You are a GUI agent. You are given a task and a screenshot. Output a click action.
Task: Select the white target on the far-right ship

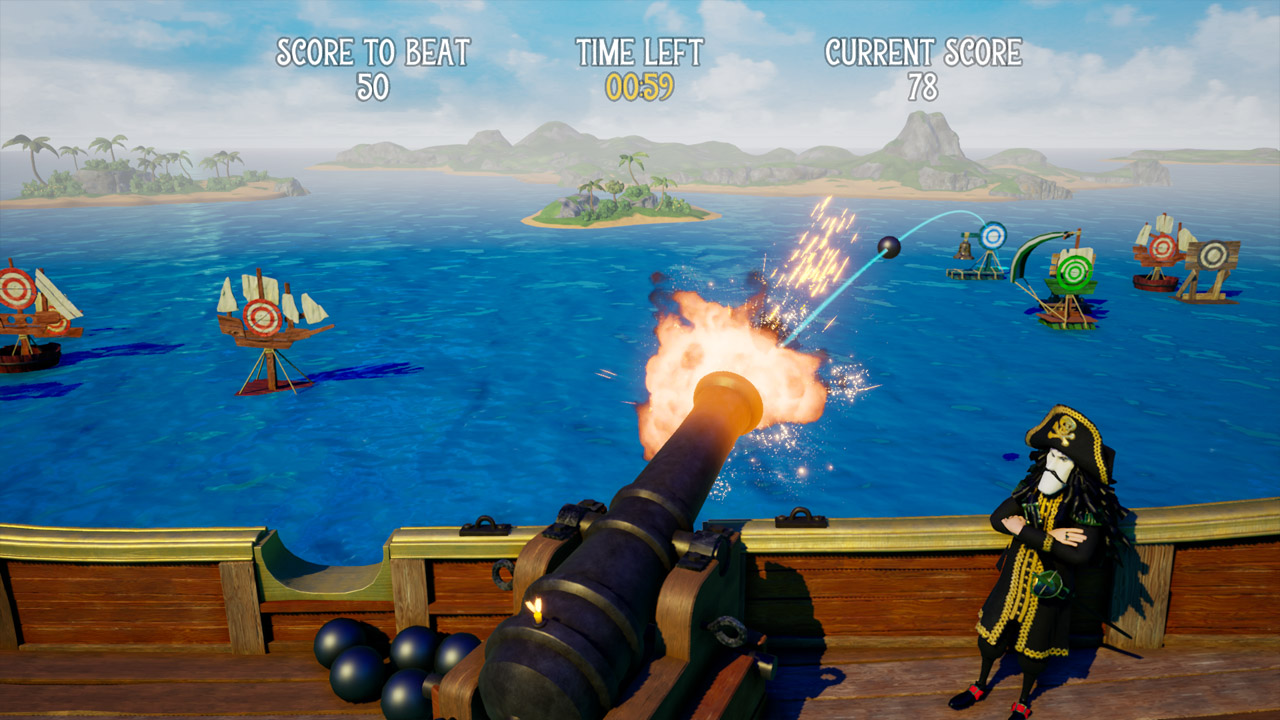point(1213,253)
